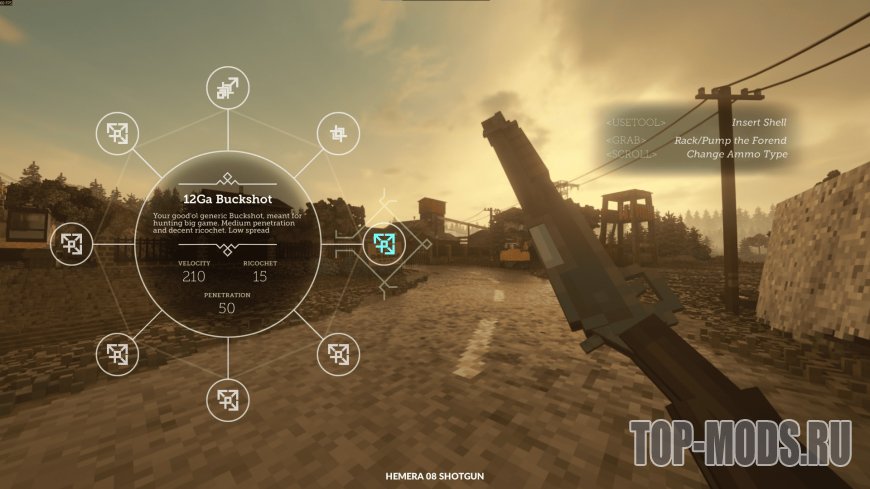Select the cyan highlighted buckshot ammo icon
This screenshot has width=870, height=489.
(384, 242)
